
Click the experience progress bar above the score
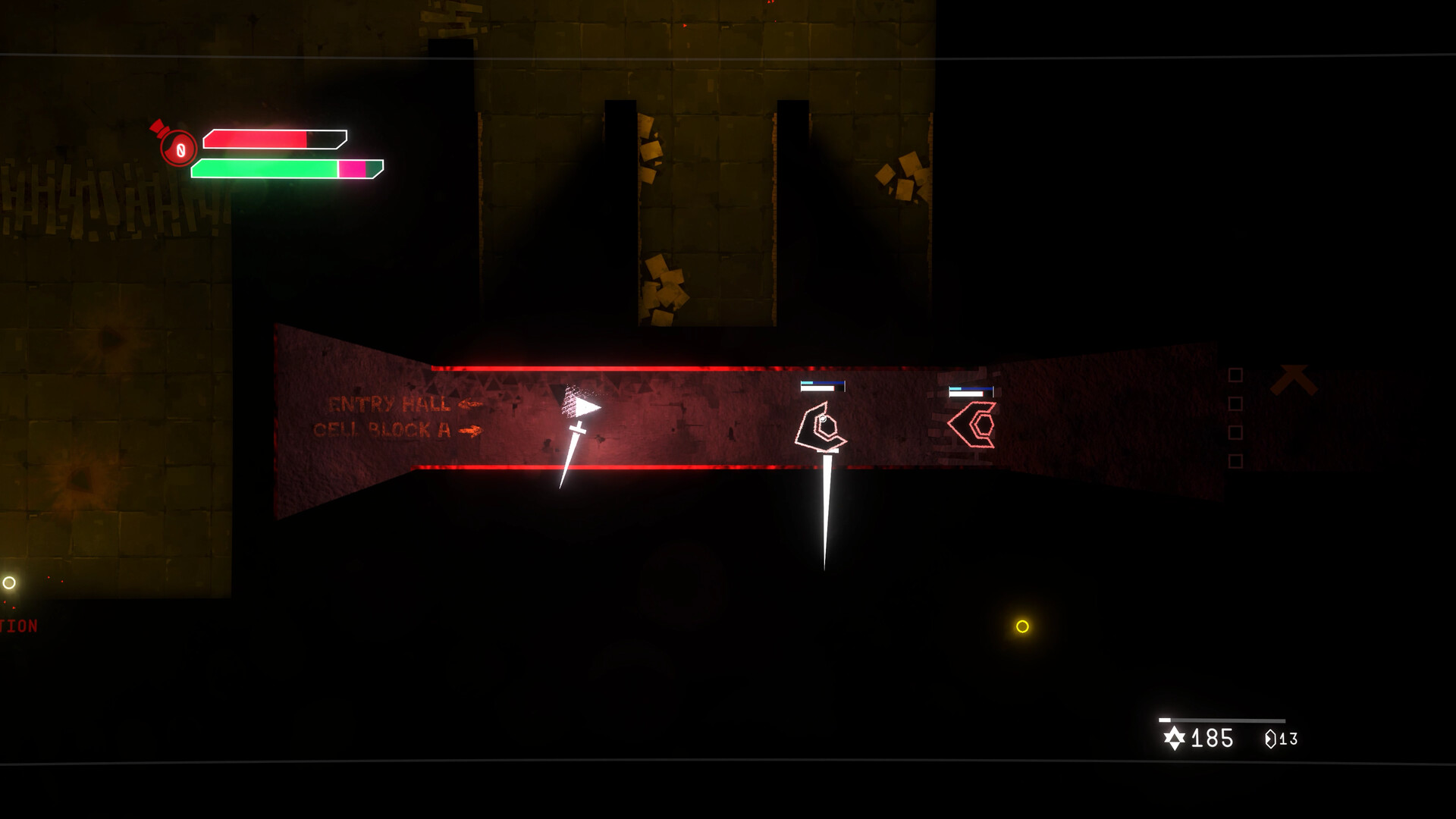point(1221,718)
